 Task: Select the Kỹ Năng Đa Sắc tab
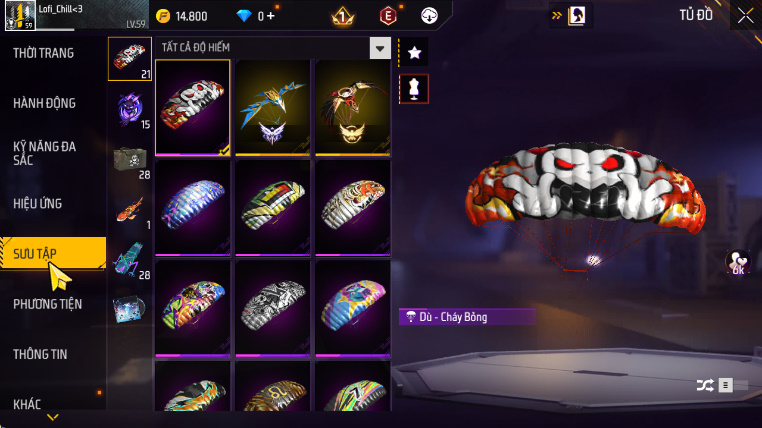tap(44, 153)
